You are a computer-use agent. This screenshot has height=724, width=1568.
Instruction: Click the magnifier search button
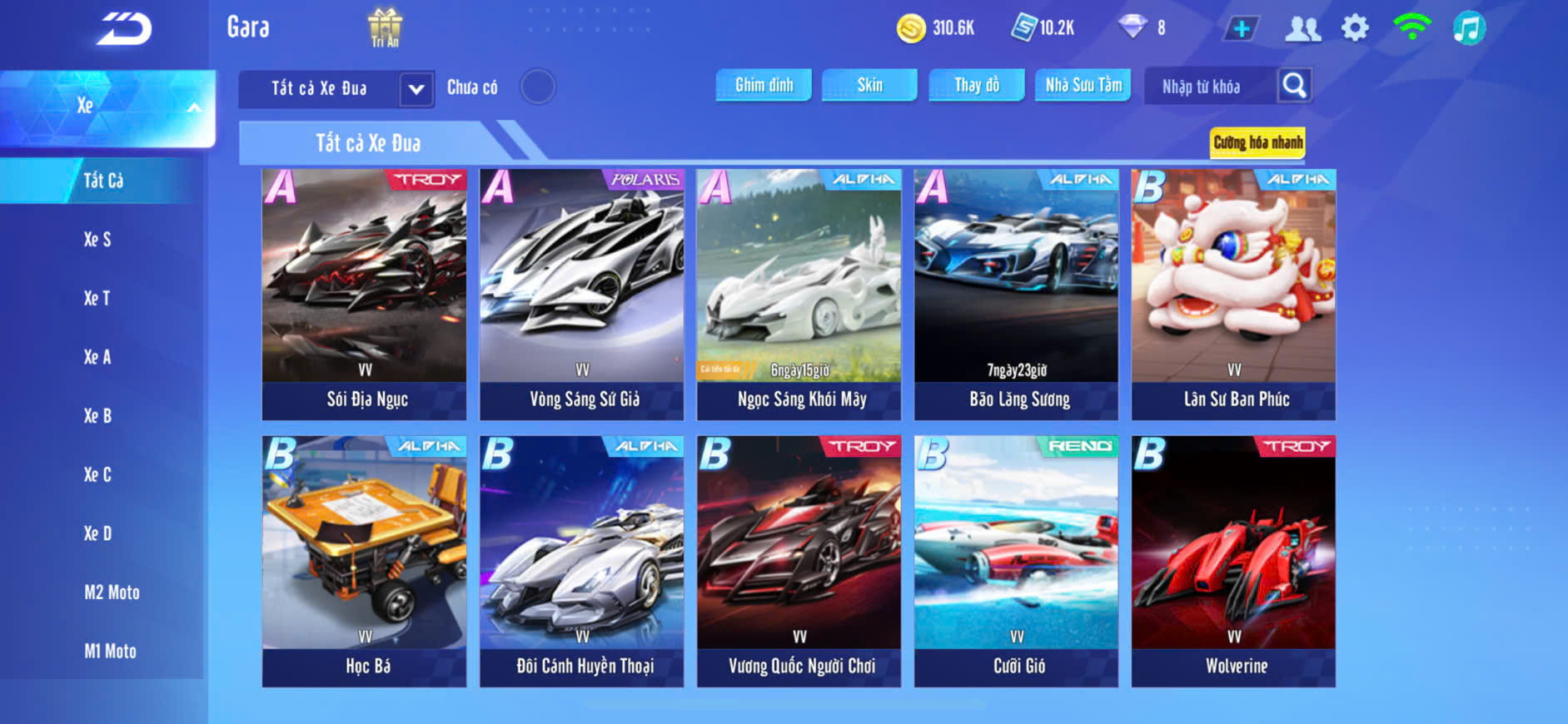(x=1294, y=85)
